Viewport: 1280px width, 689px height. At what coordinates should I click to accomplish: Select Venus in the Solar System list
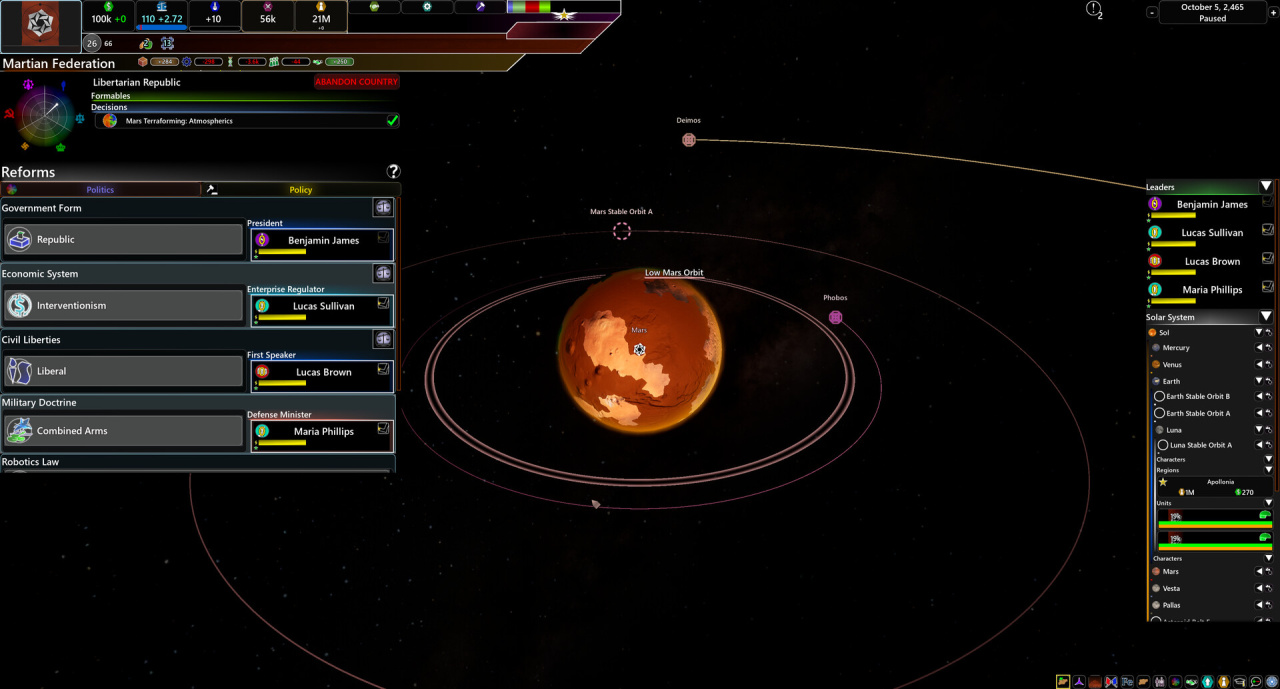tap(1172, 365)
